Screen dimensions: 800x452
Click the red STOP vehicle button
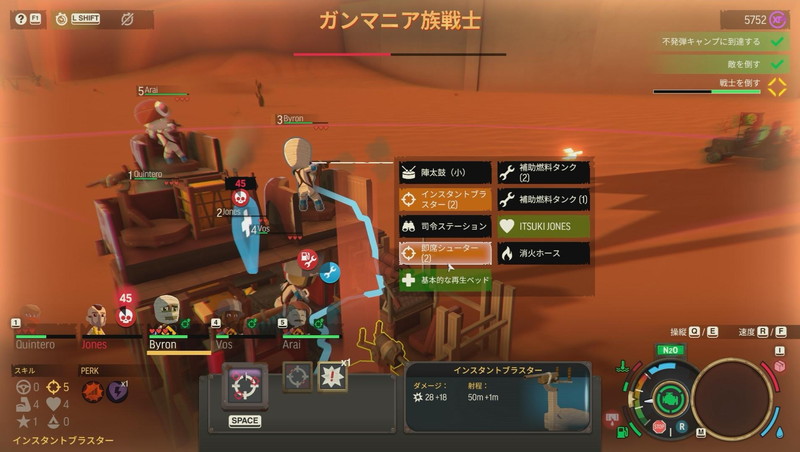tap(658, 427)
